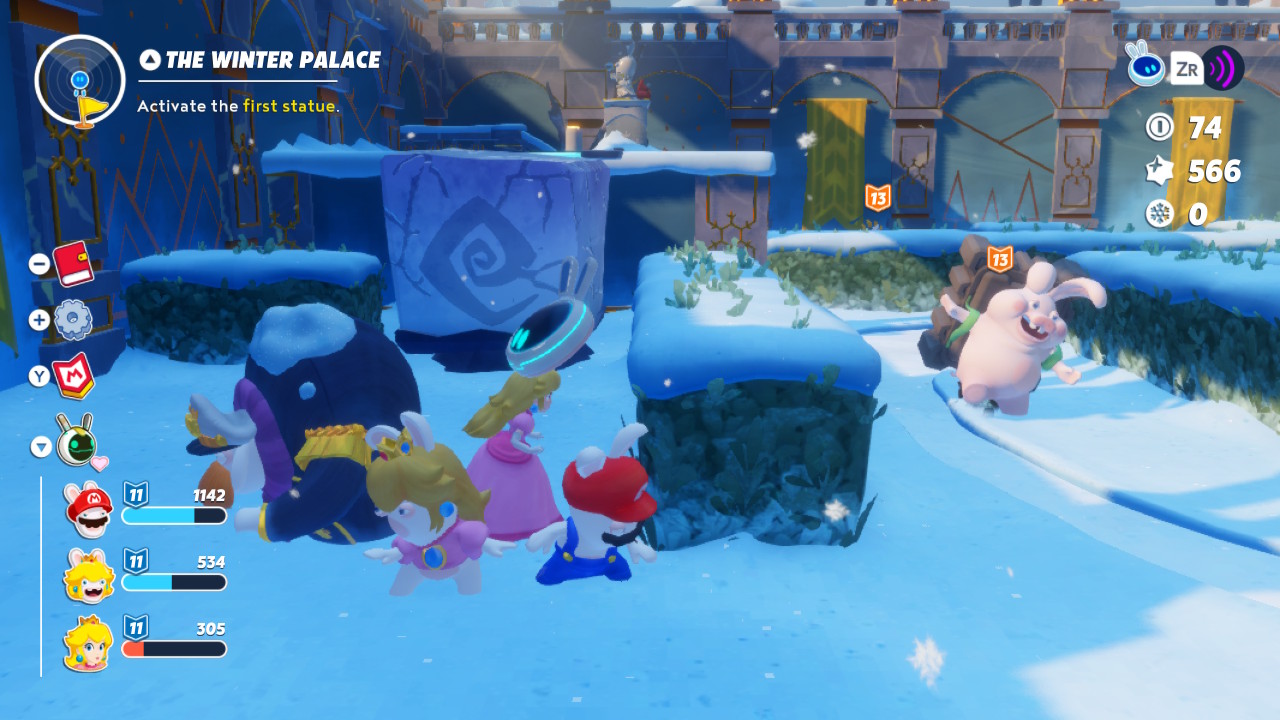
Task: Open the red journal book
Action: click(73, 264)
